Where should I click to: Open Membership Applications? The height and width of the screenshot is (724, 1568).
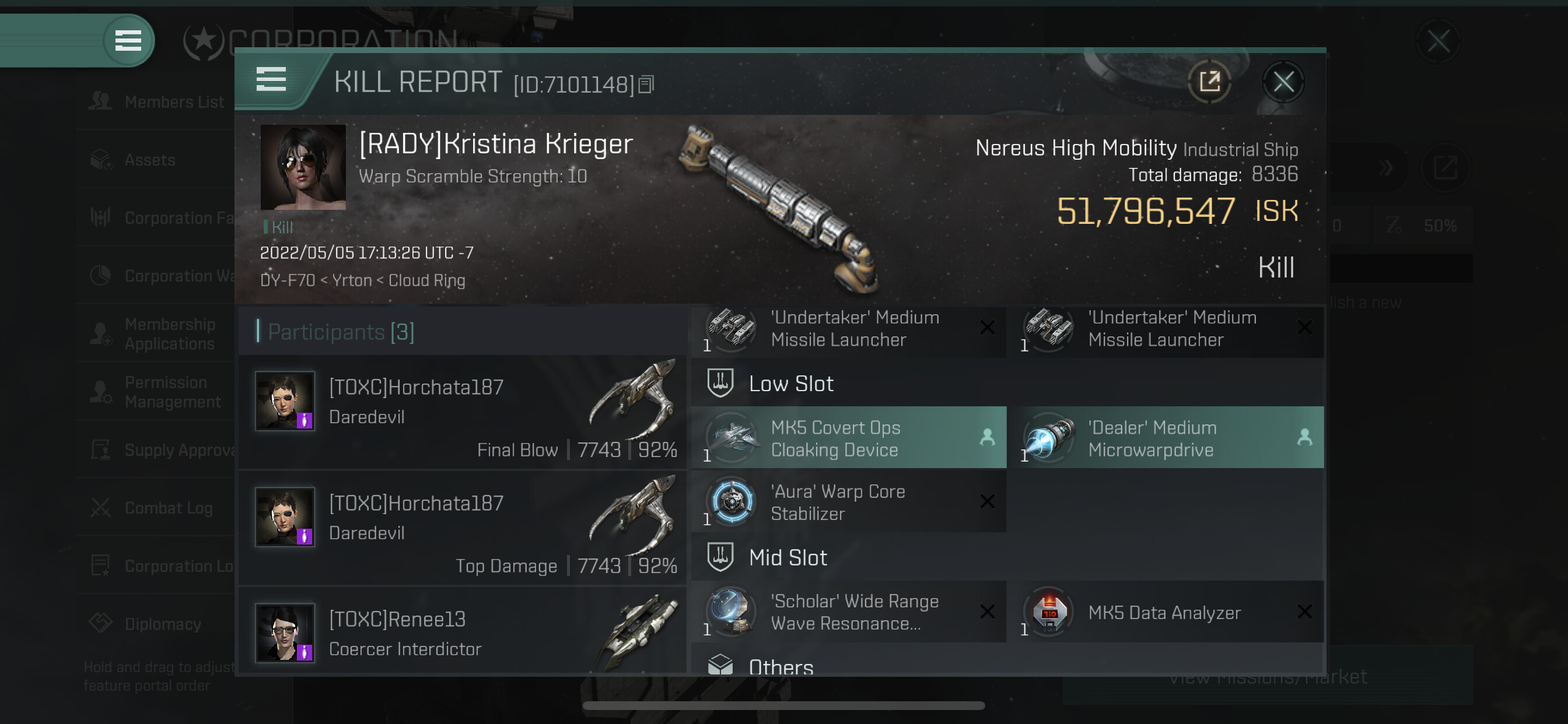pyautogui.click(x=169, y=334)
